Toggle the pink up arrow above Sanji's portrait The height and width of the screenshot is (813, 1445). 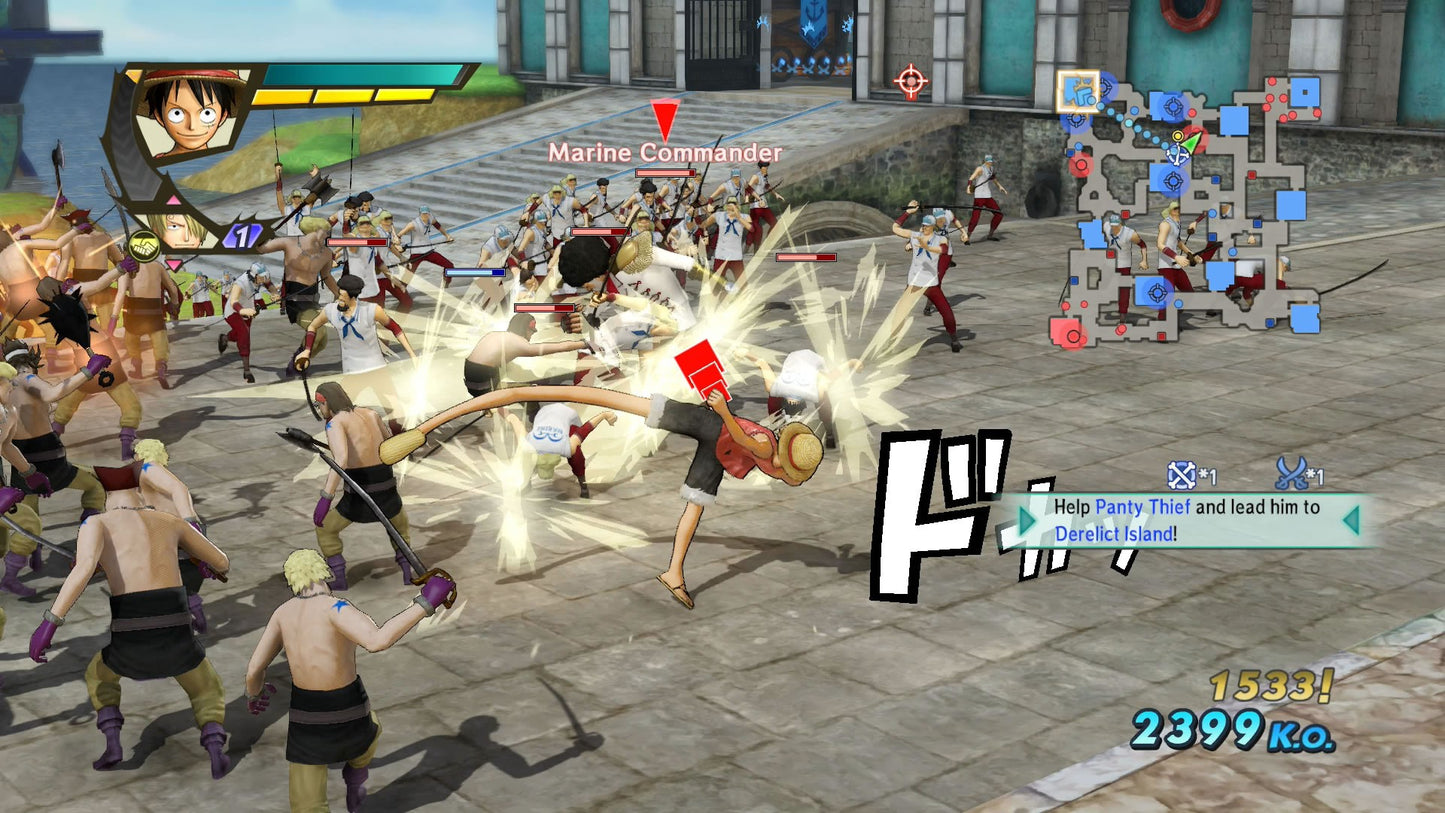coord(172,199)
